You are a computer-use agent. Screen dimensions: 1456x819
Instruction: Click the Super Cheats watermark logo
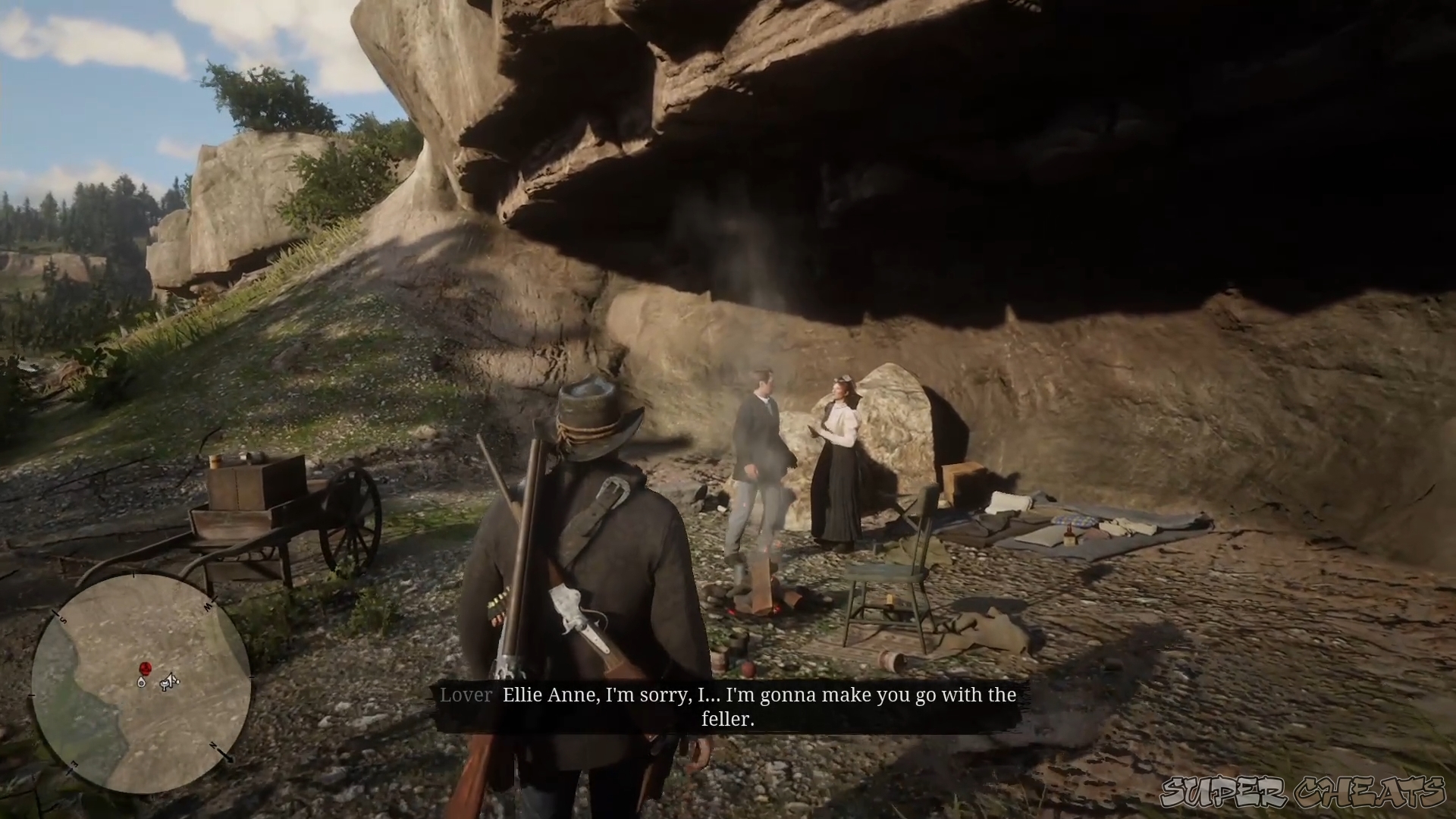(x=1302, y=793)
